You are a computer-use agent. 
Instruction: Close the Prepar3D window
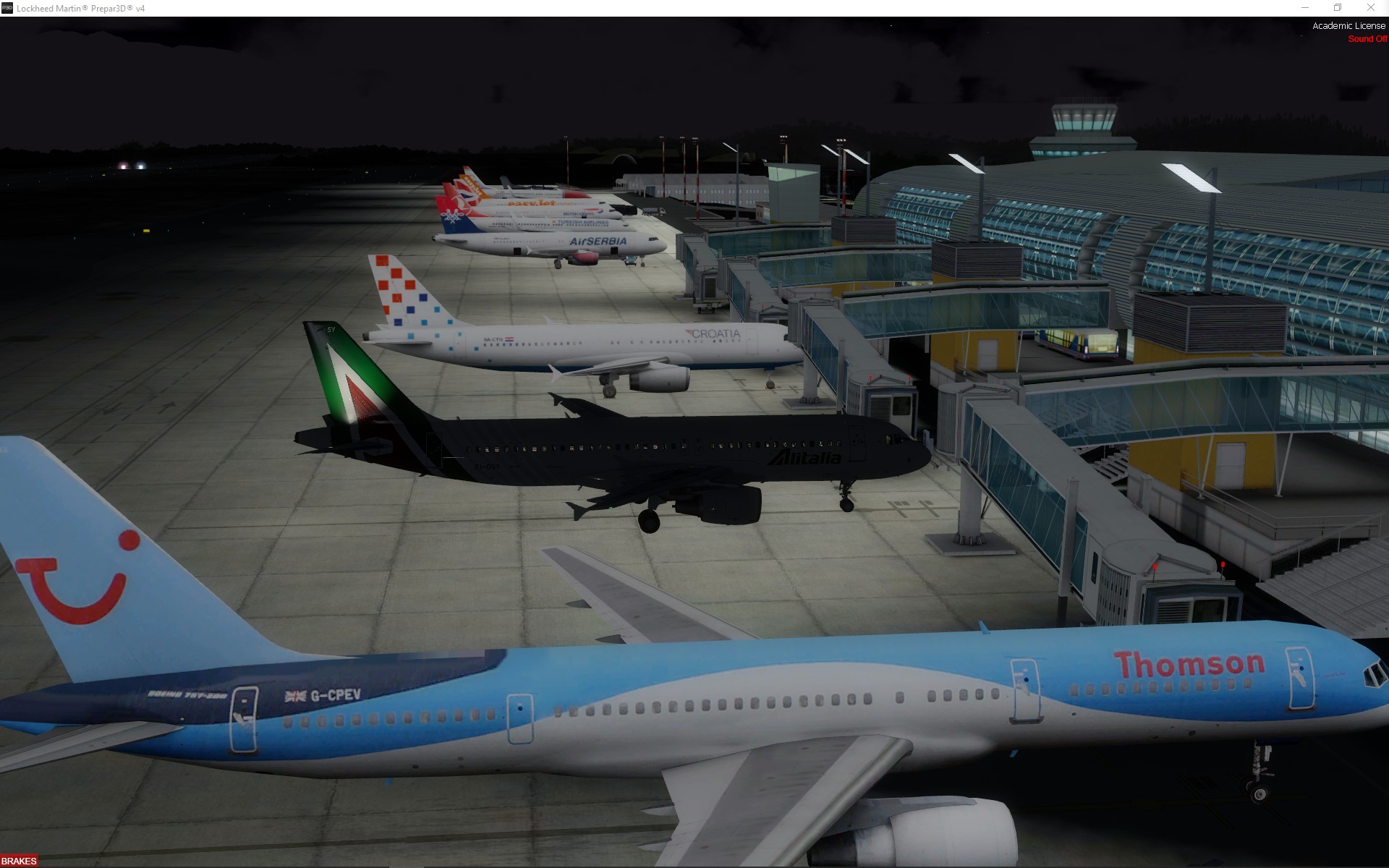tap(1370, 8)
